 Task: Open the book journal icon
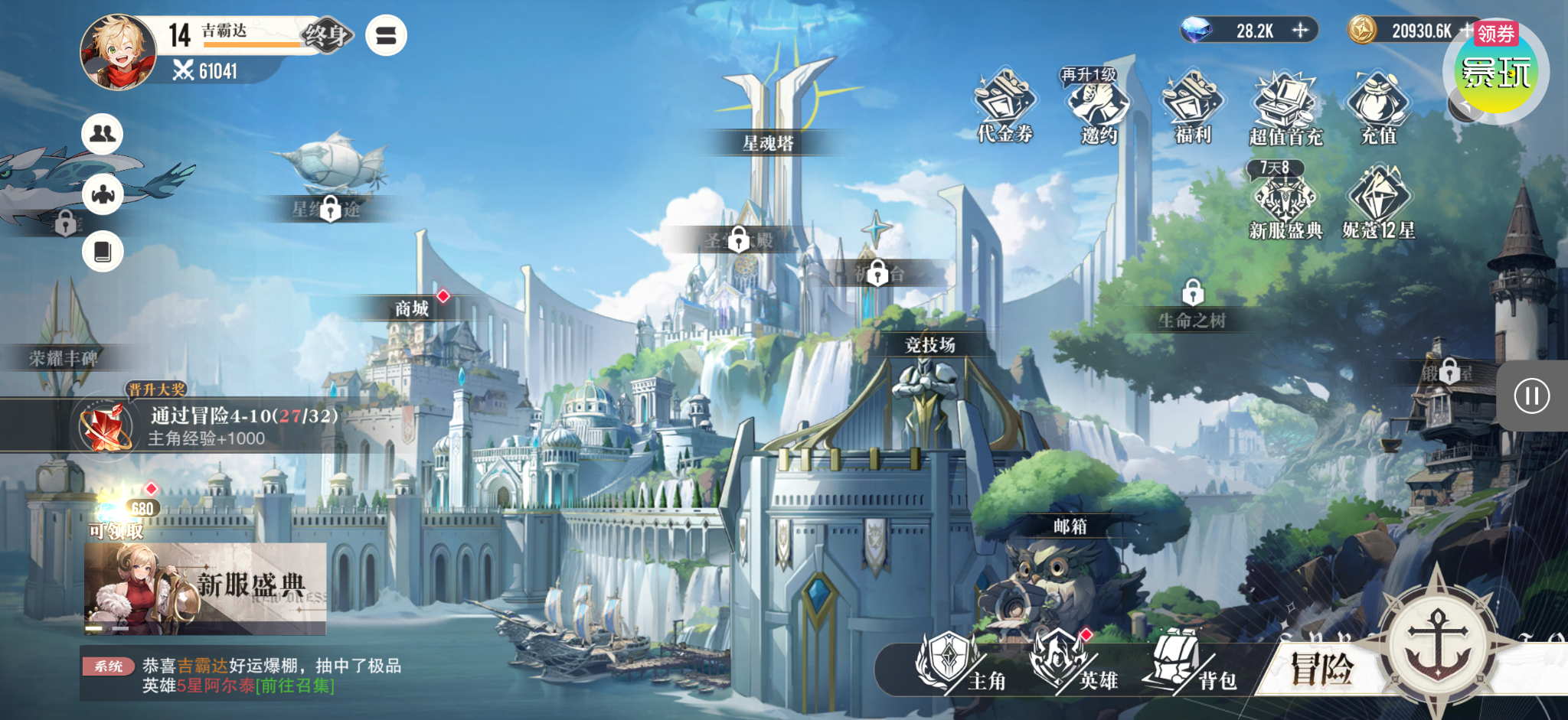point(103,251)
